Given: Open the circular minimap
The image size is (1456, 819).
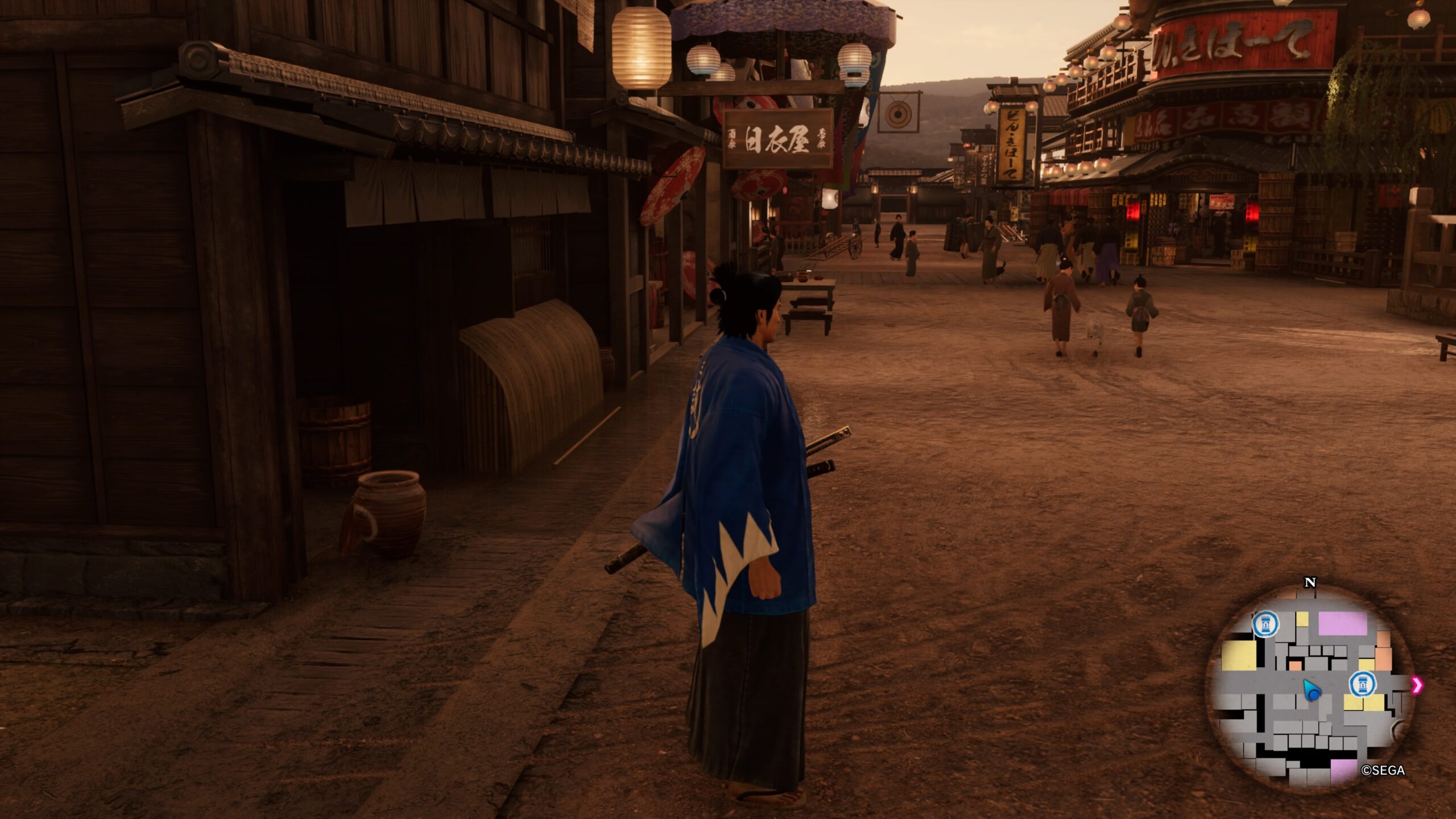Looking at the screenshot, I should click(x=1310, y=689).
